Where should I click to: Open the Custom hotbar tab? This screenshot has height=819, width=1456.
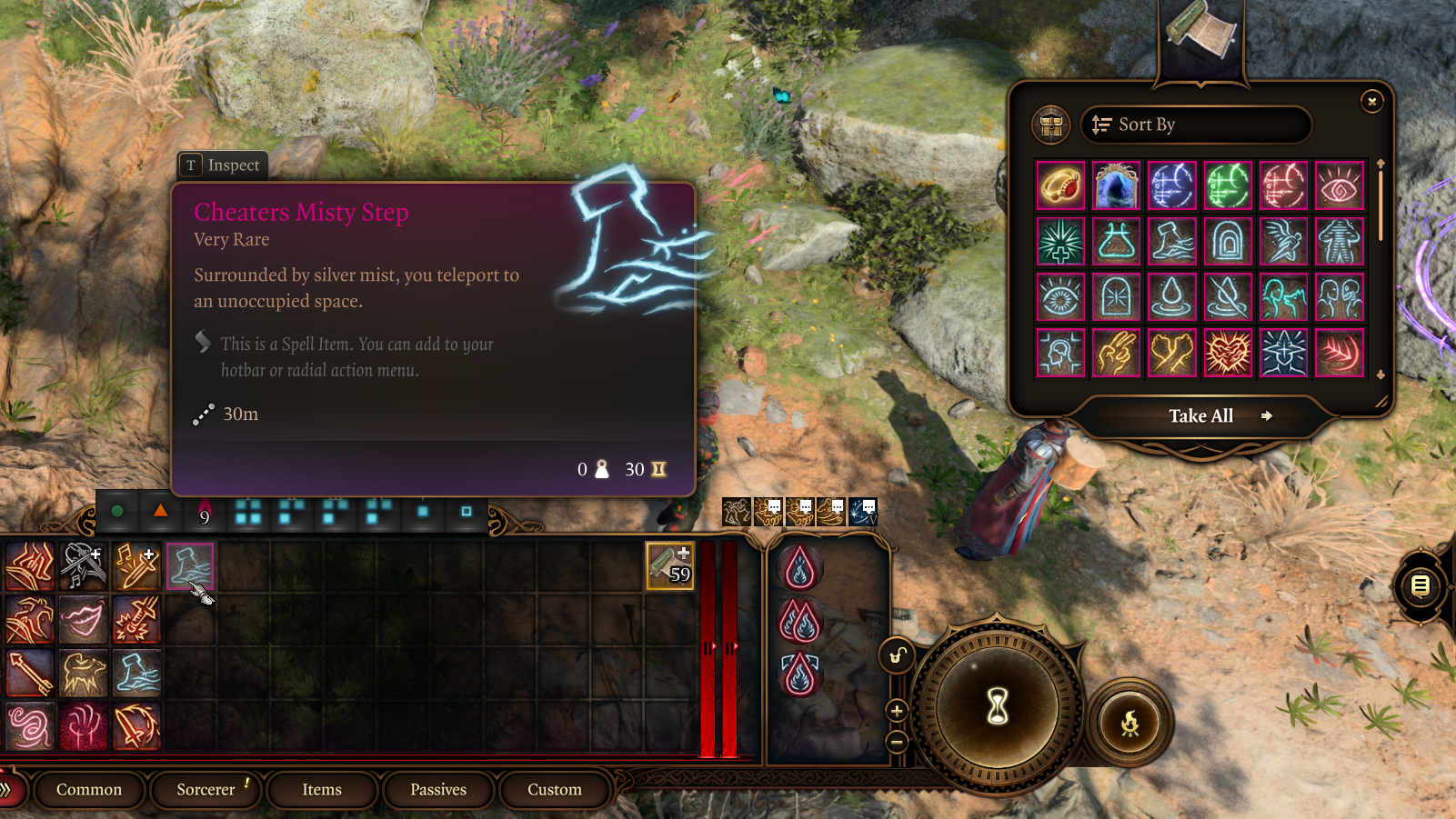(x=555, y=789)
